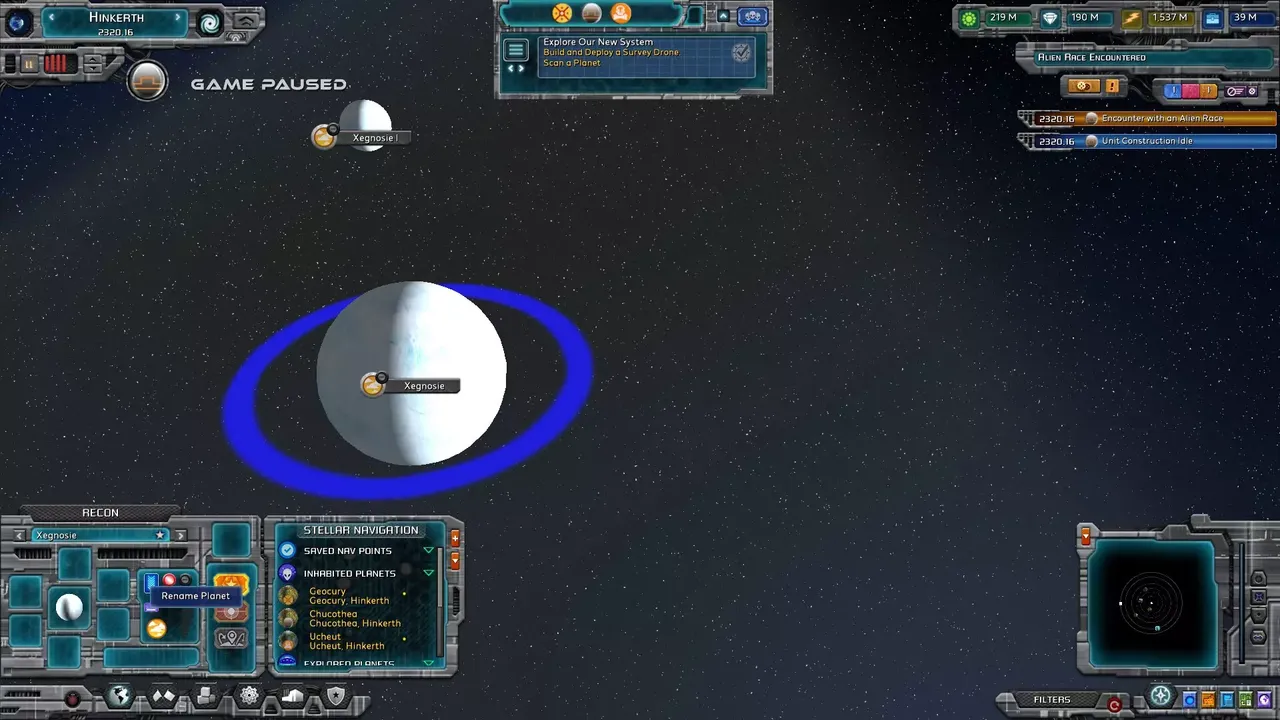Toggle the Saved Nav Points checkmark circle
Viewport: 1280px width, 720px height.
tap(287, 551)
